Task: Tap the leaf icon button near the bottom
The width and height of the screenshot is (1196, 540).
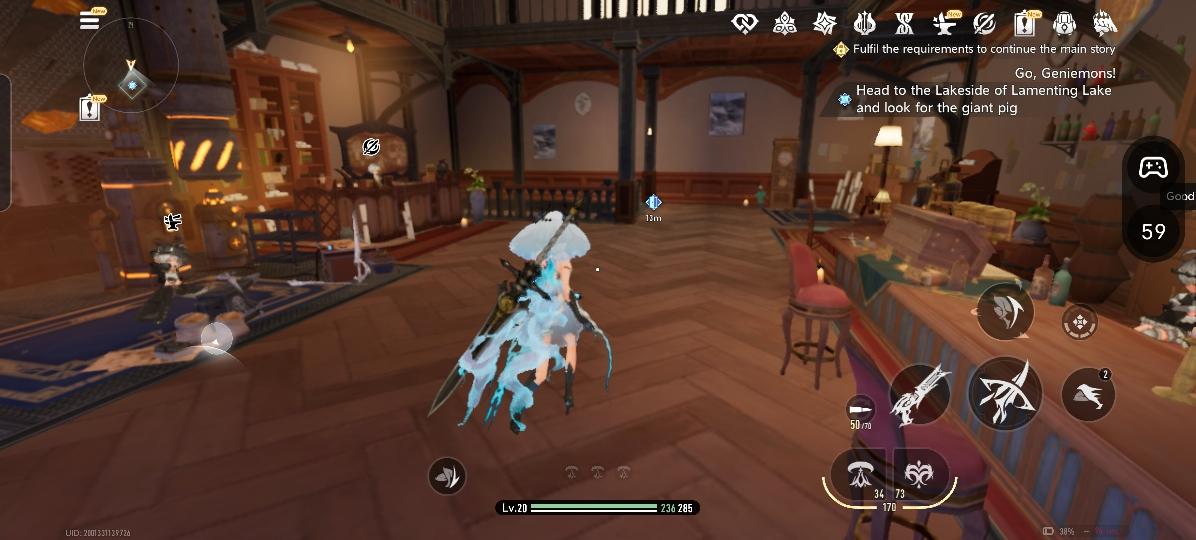Action: click(447, 476)
